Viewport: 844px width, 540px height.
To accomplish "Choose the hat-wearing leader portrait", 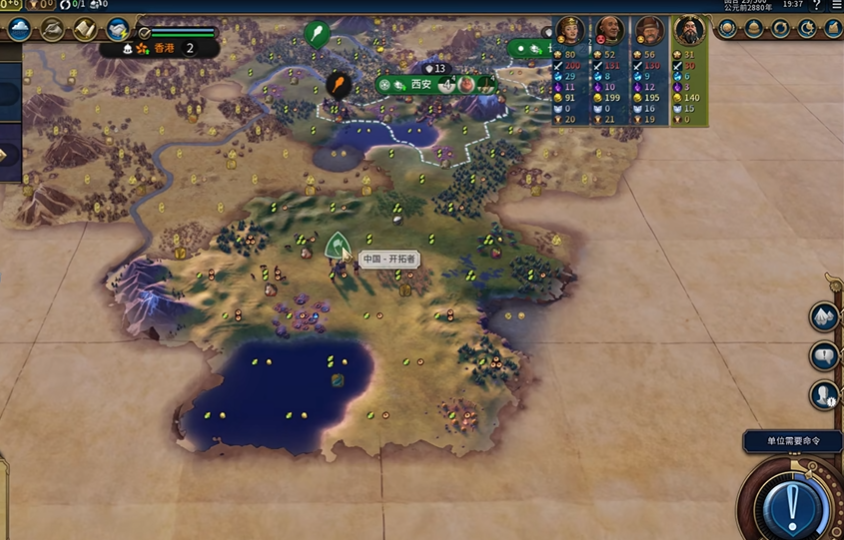I will pyautogui.click(x=649, y=30).
